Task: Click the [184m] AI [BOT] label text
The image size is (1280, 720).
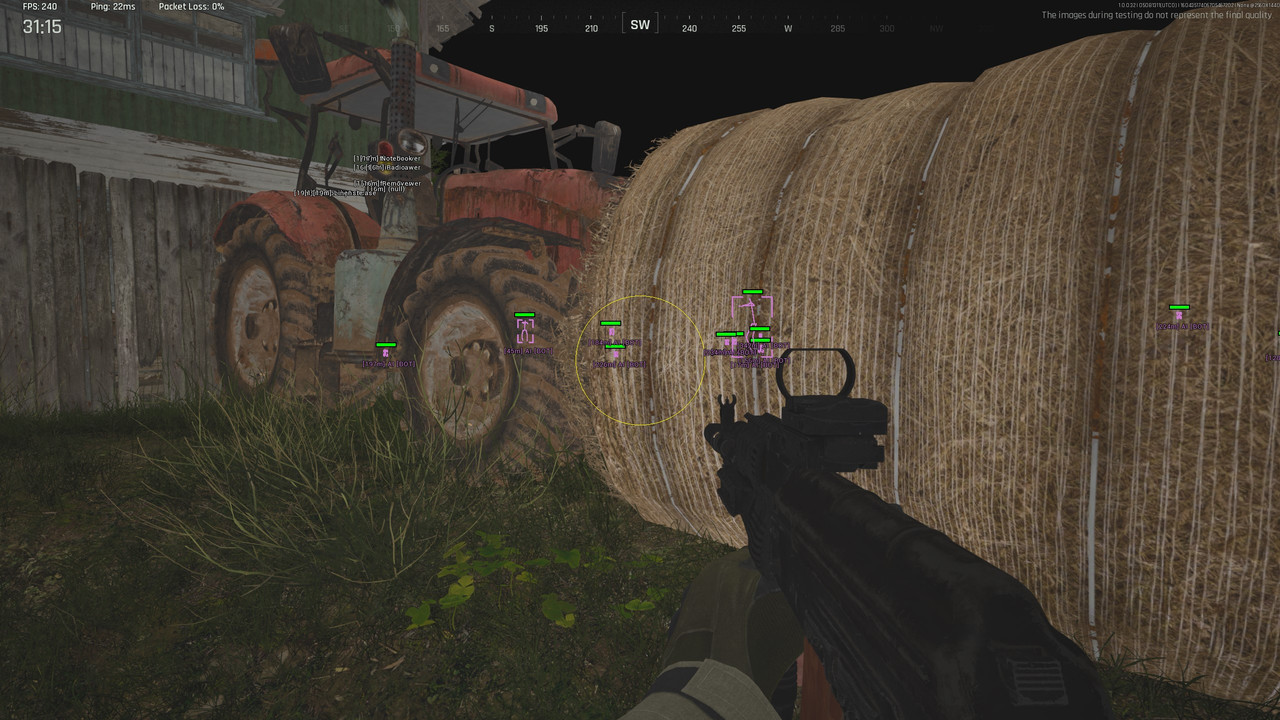Action: 615,342
